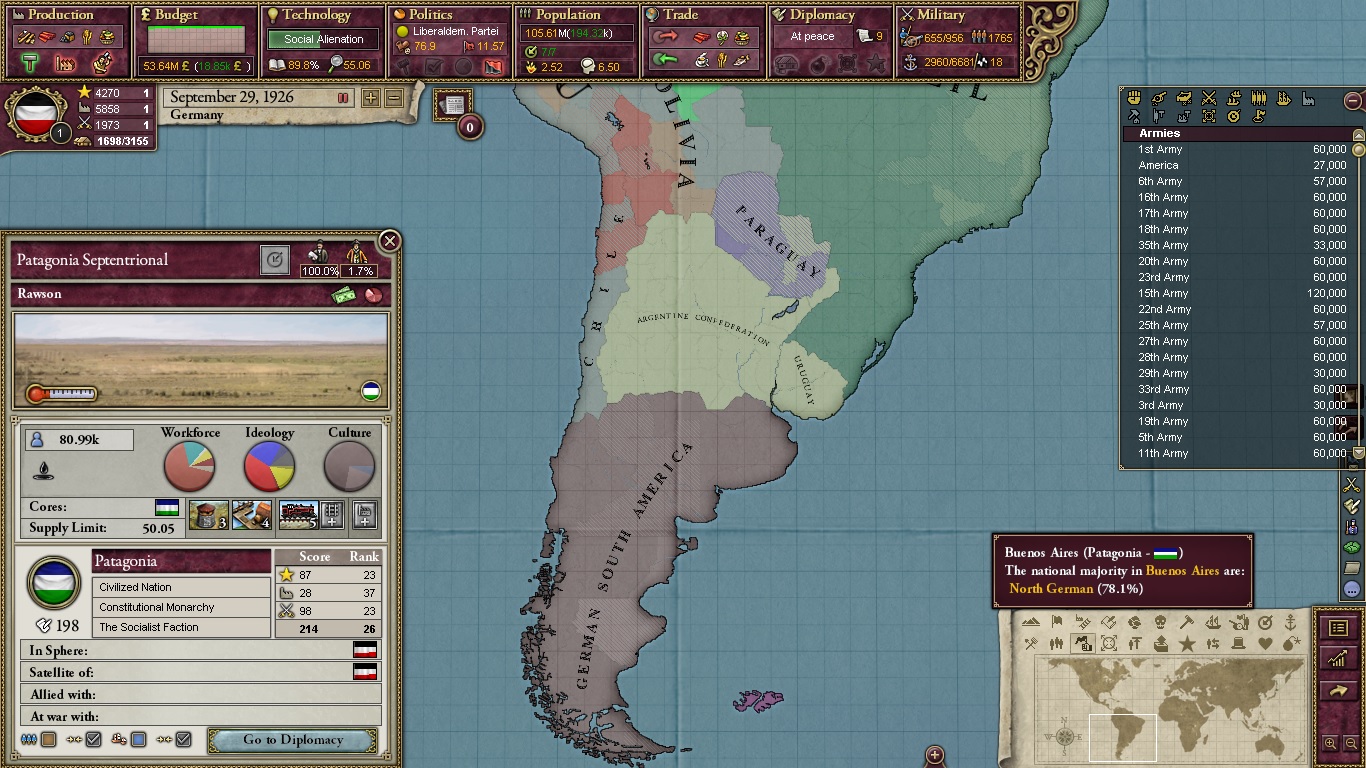Increase game speed with the plus button

click(x=370, y=97)
